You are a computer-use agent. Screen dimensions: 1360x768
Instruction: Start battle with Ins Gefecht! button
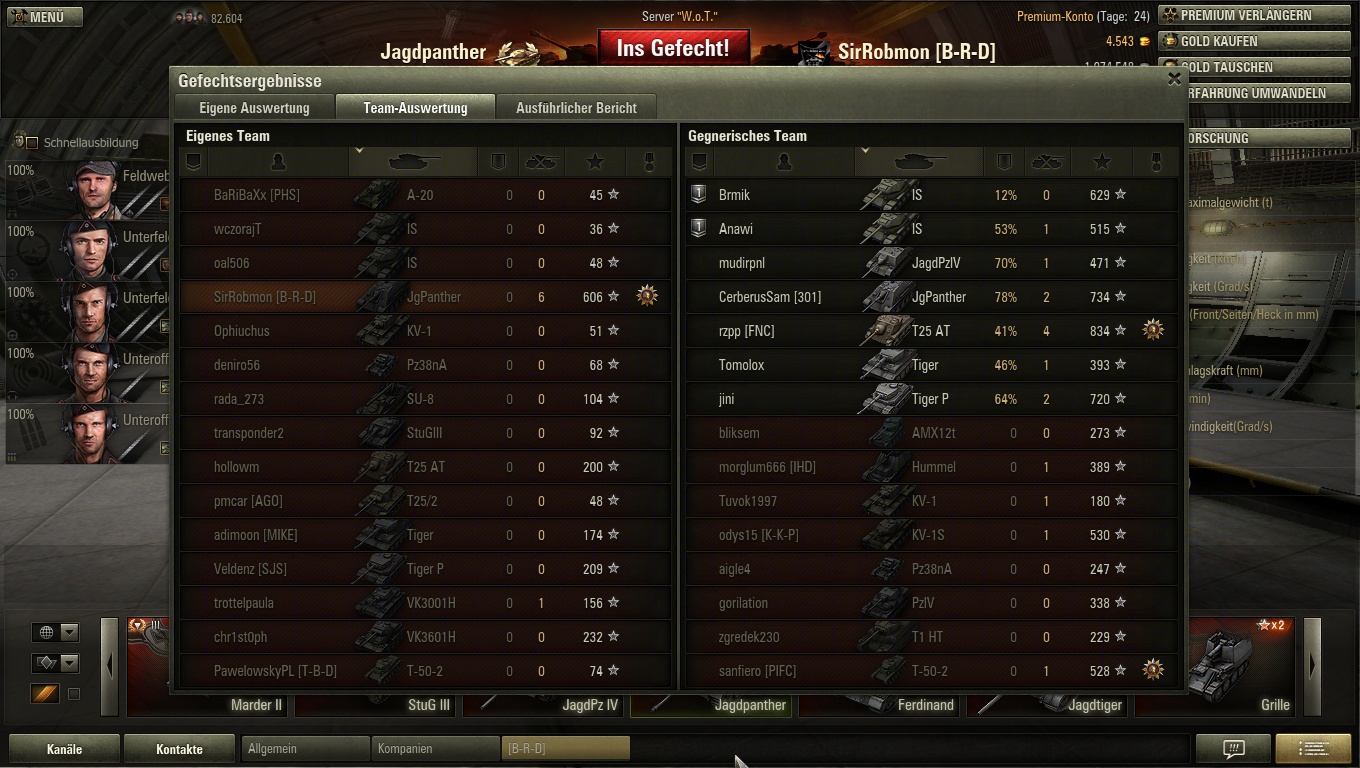coord(673,48)
